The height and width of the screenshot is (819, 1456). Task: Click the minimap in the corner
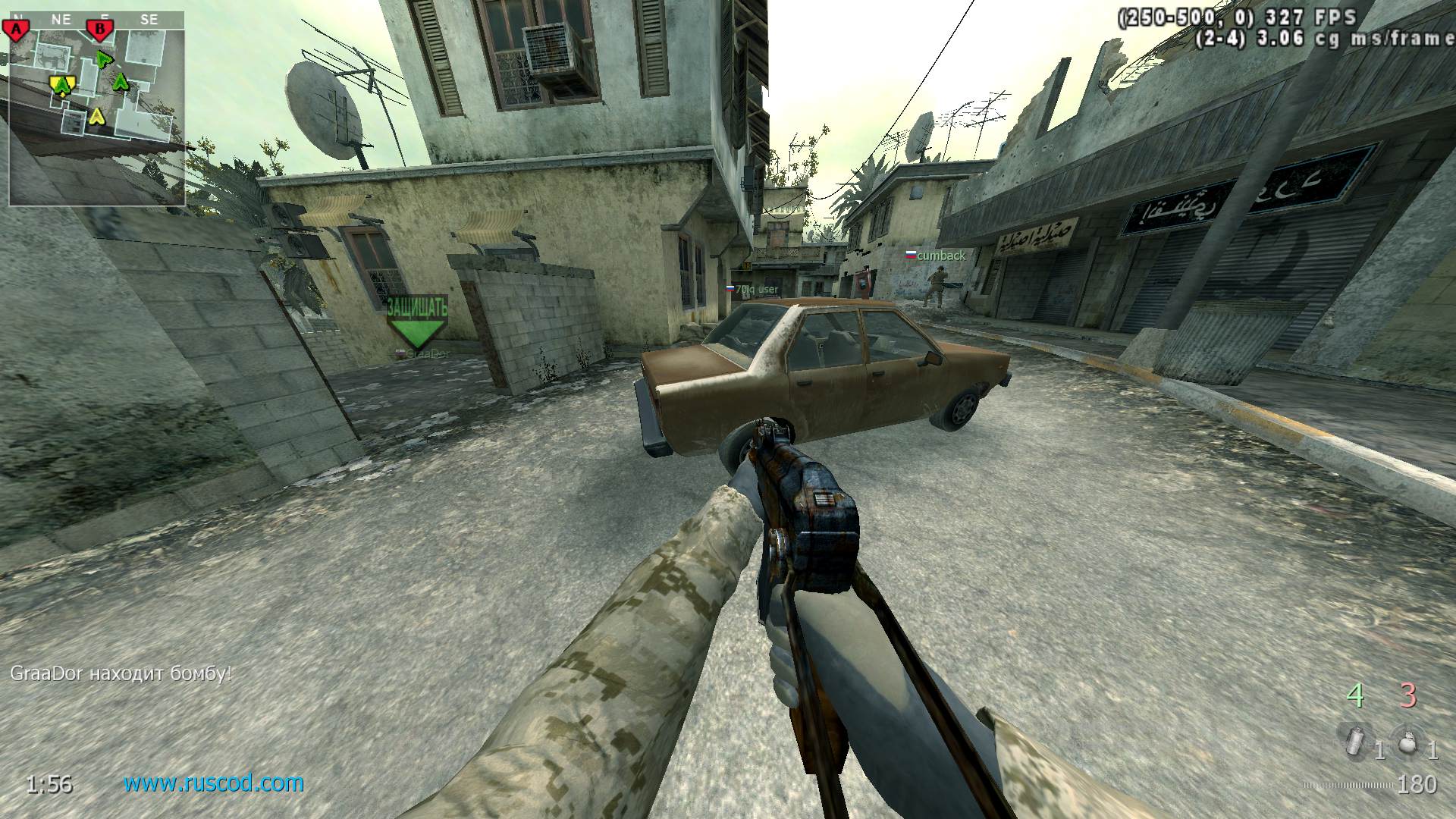96,108
